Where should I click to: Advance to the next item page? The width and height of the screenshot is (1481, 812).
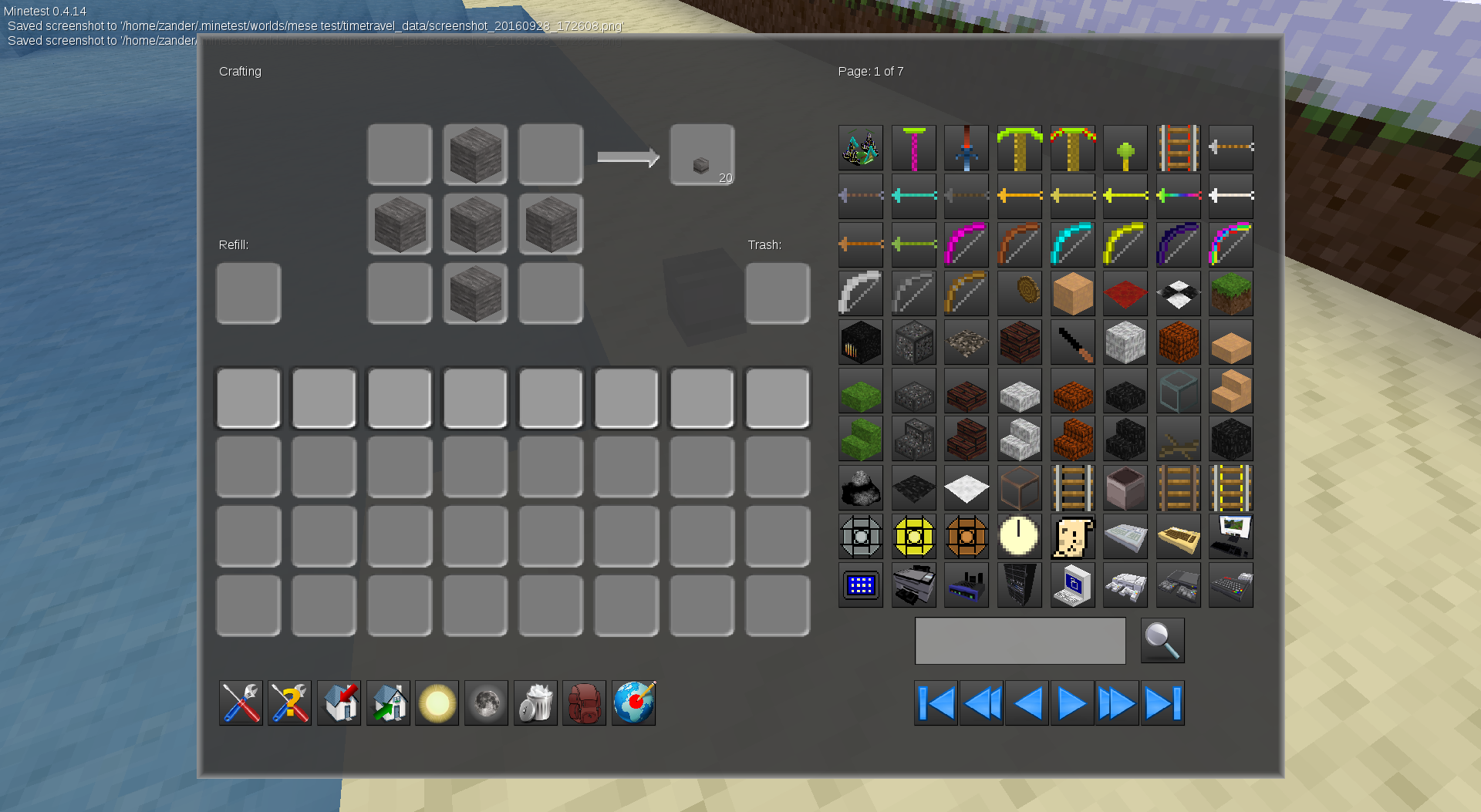pyautogui.click(x=1071, y=702)
